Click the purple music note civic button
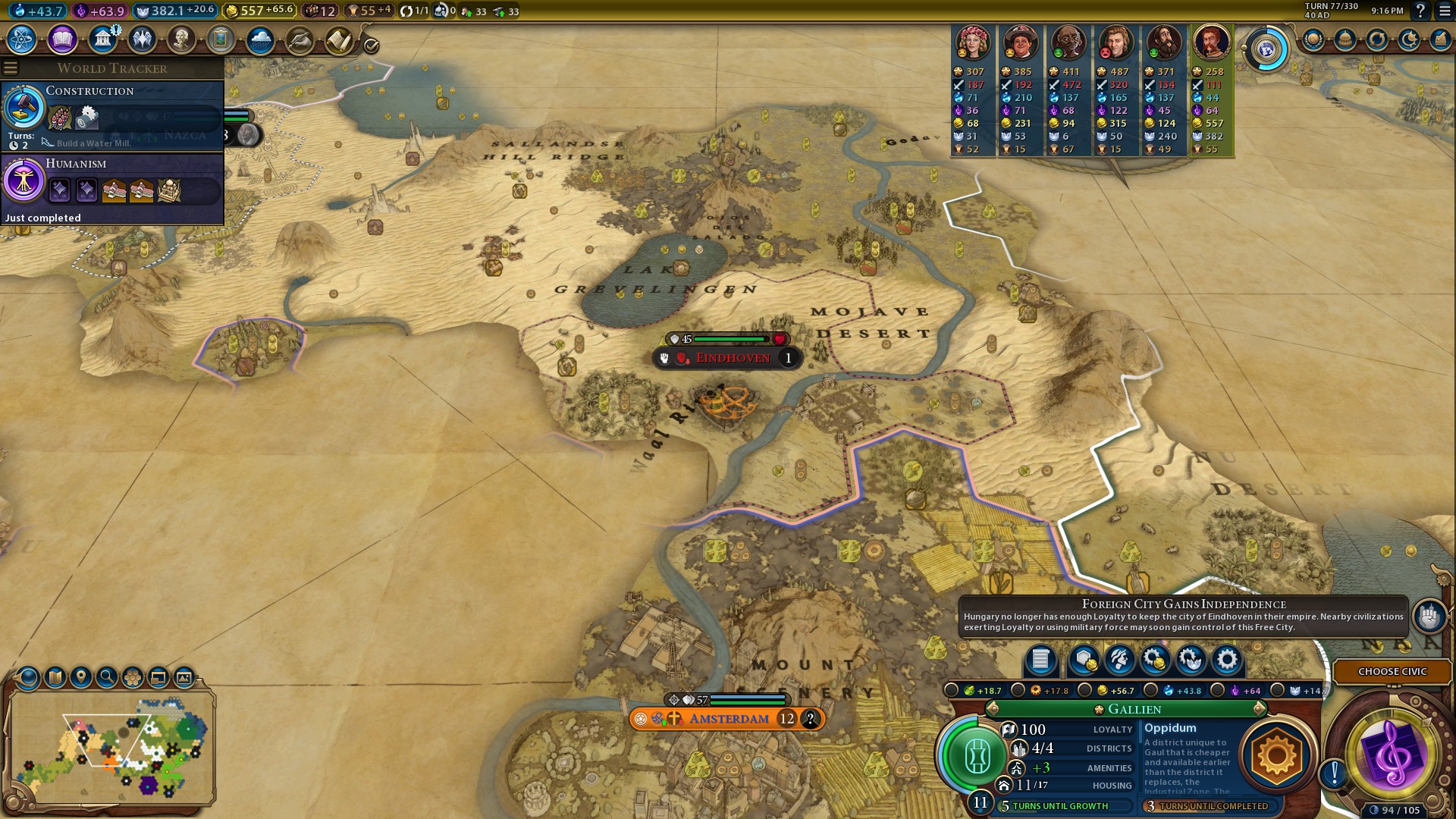 (x=1392, y=754)
